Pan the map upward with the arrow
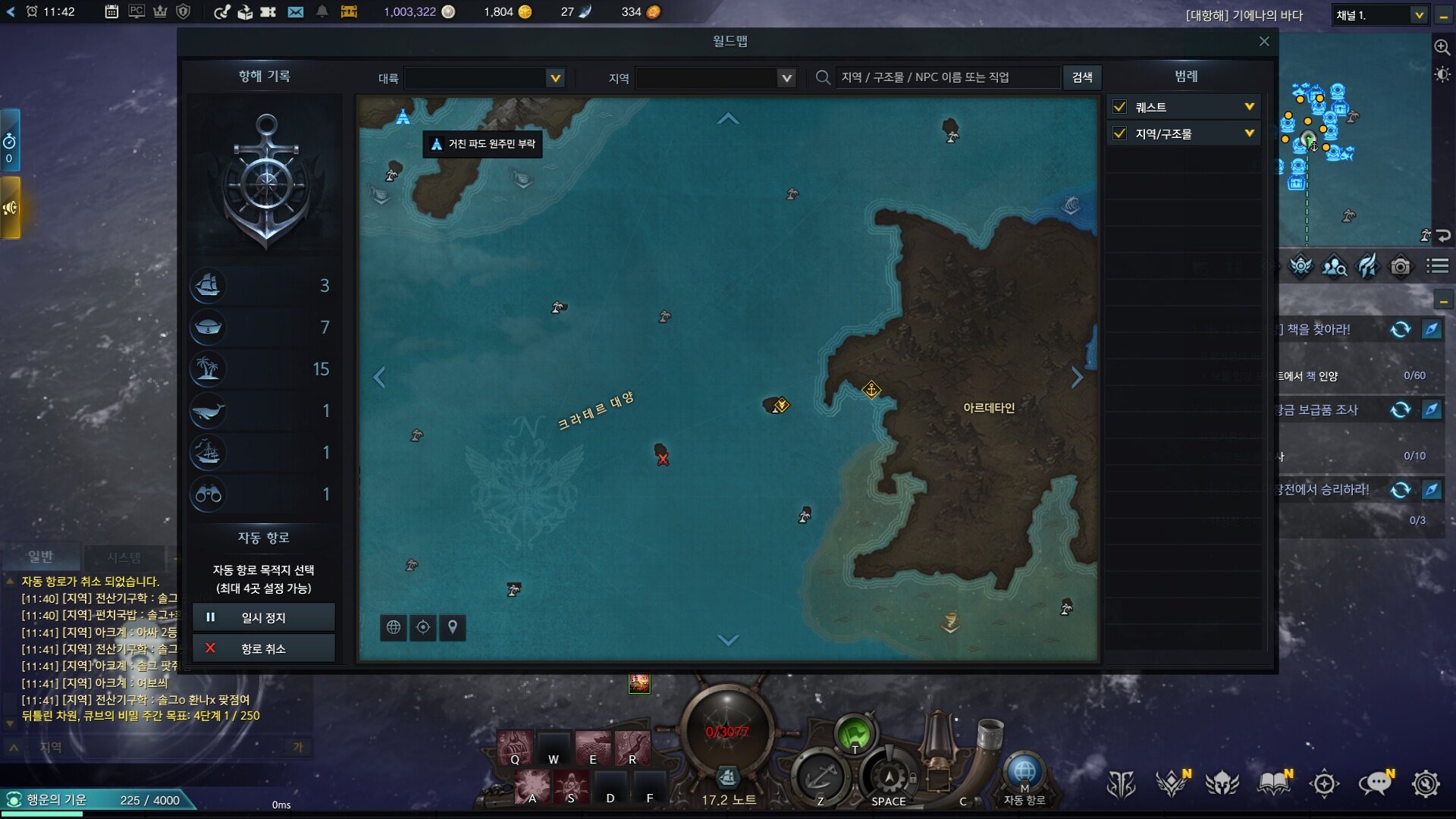The height and width of the screenshot is (819, 1456). 728,118
